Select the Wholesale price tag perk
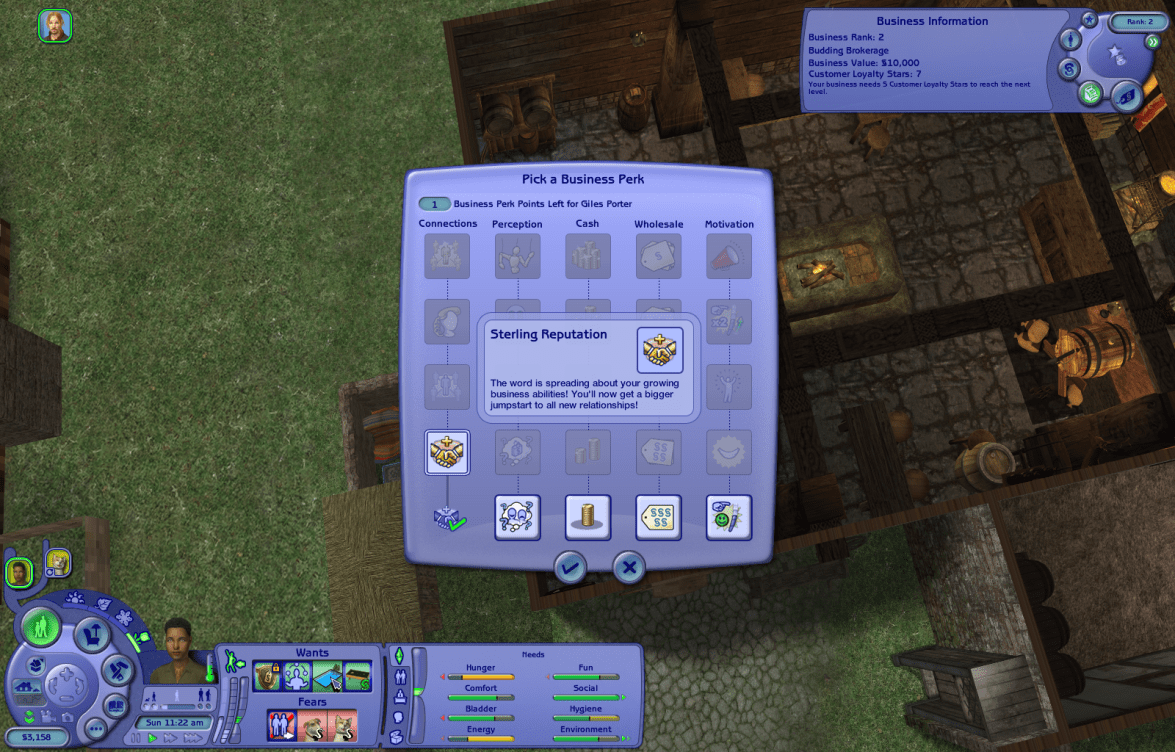 (658, 517)
